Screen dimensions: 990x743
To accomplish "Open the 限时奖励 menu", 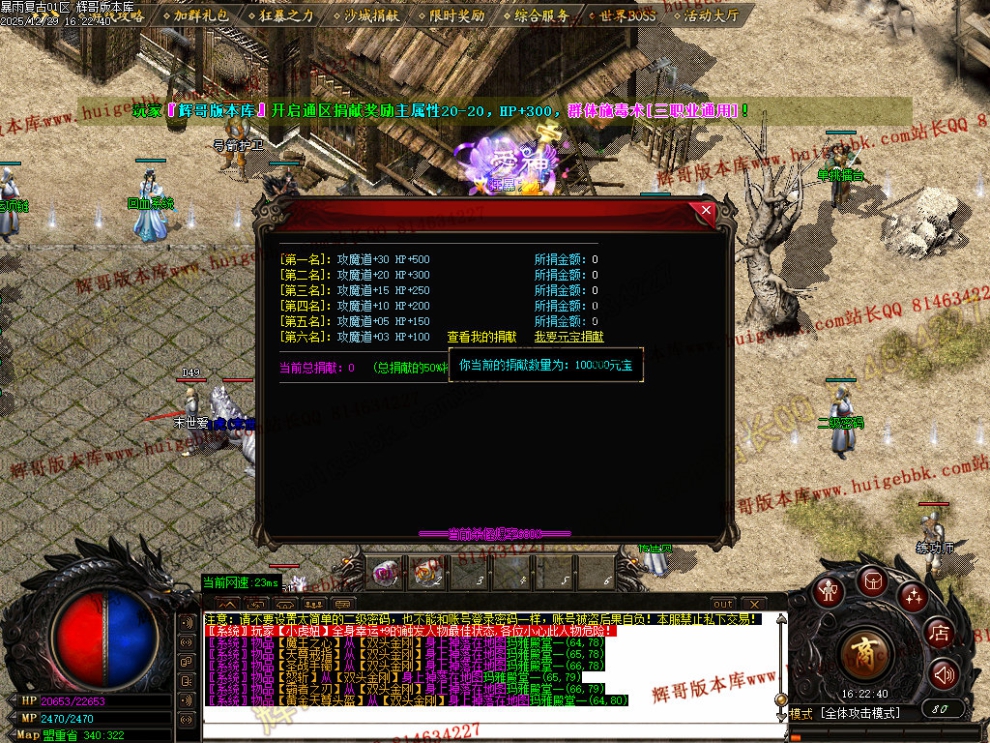I will pyautogui.click(x=456, y=15).
